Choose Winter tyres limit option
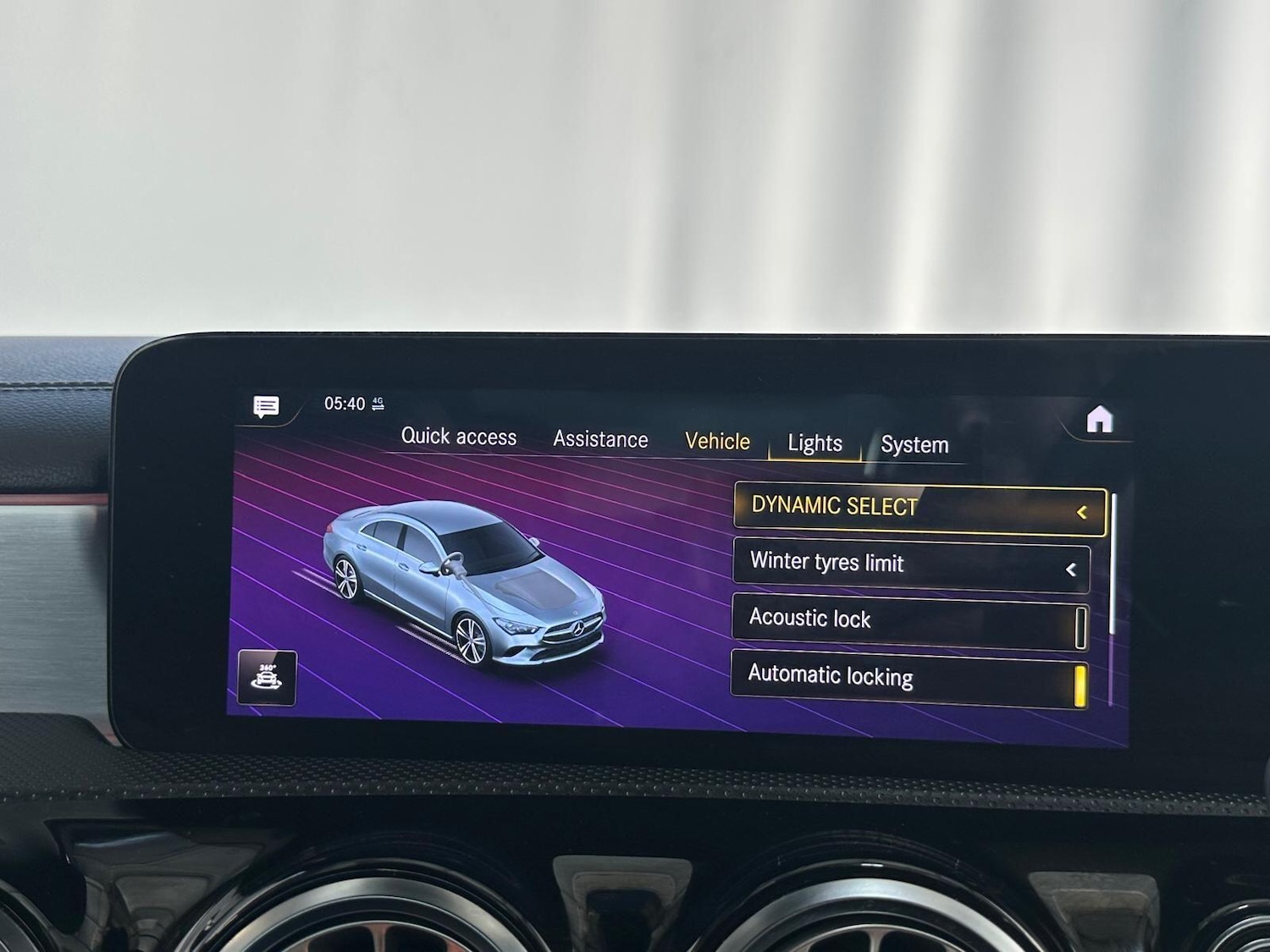This screenshot has height=952, width=1270. click(x=911, y=564)
